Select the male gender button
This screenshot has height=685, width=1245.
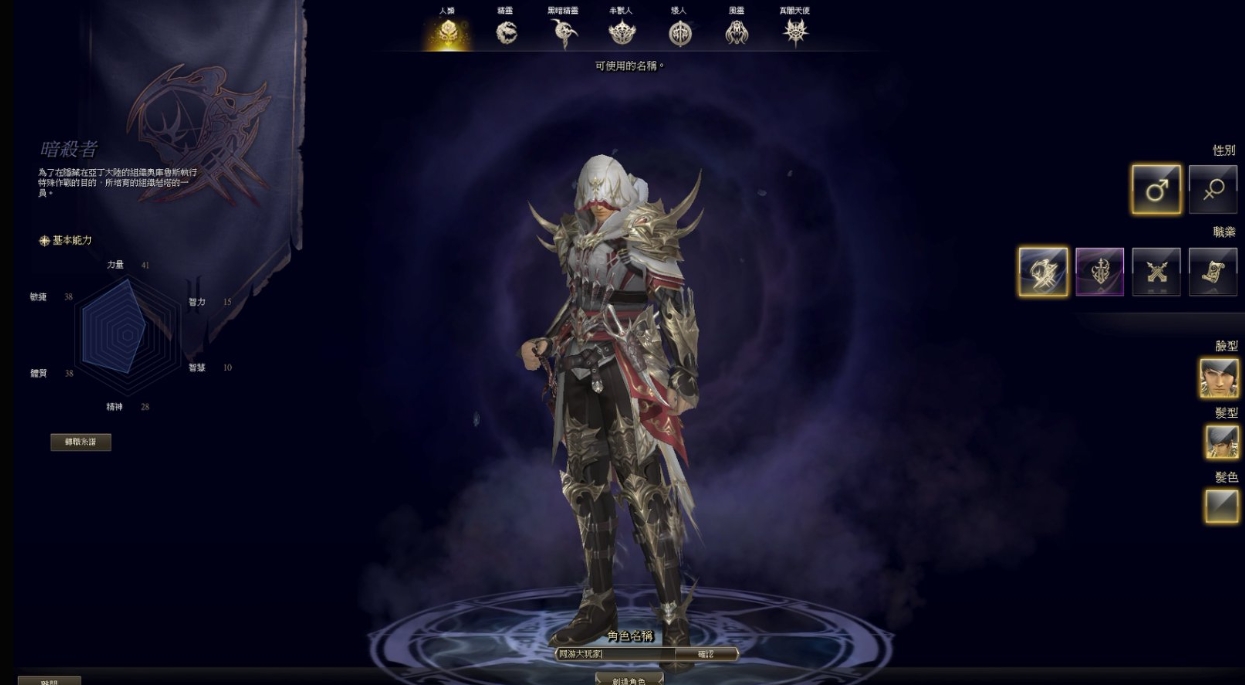pos(1156,190)
